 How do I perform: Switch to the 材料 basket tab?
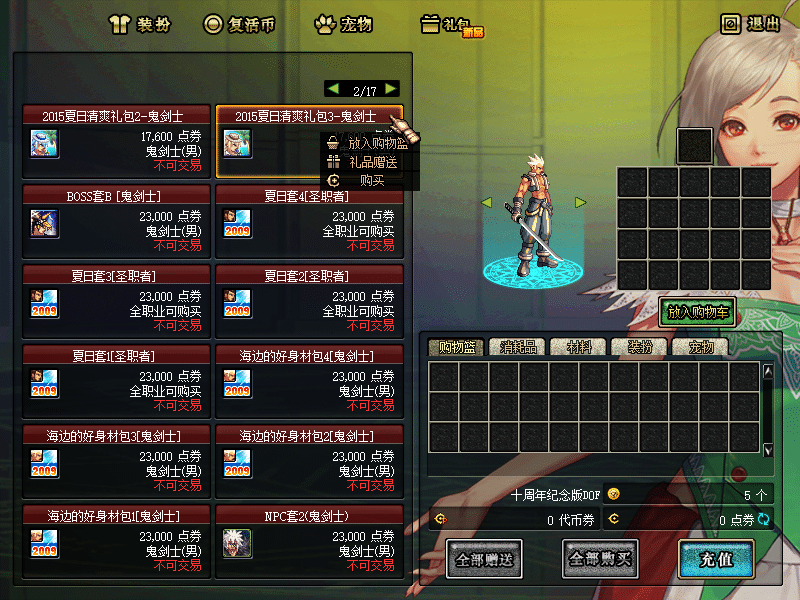[x=578, y=347]
